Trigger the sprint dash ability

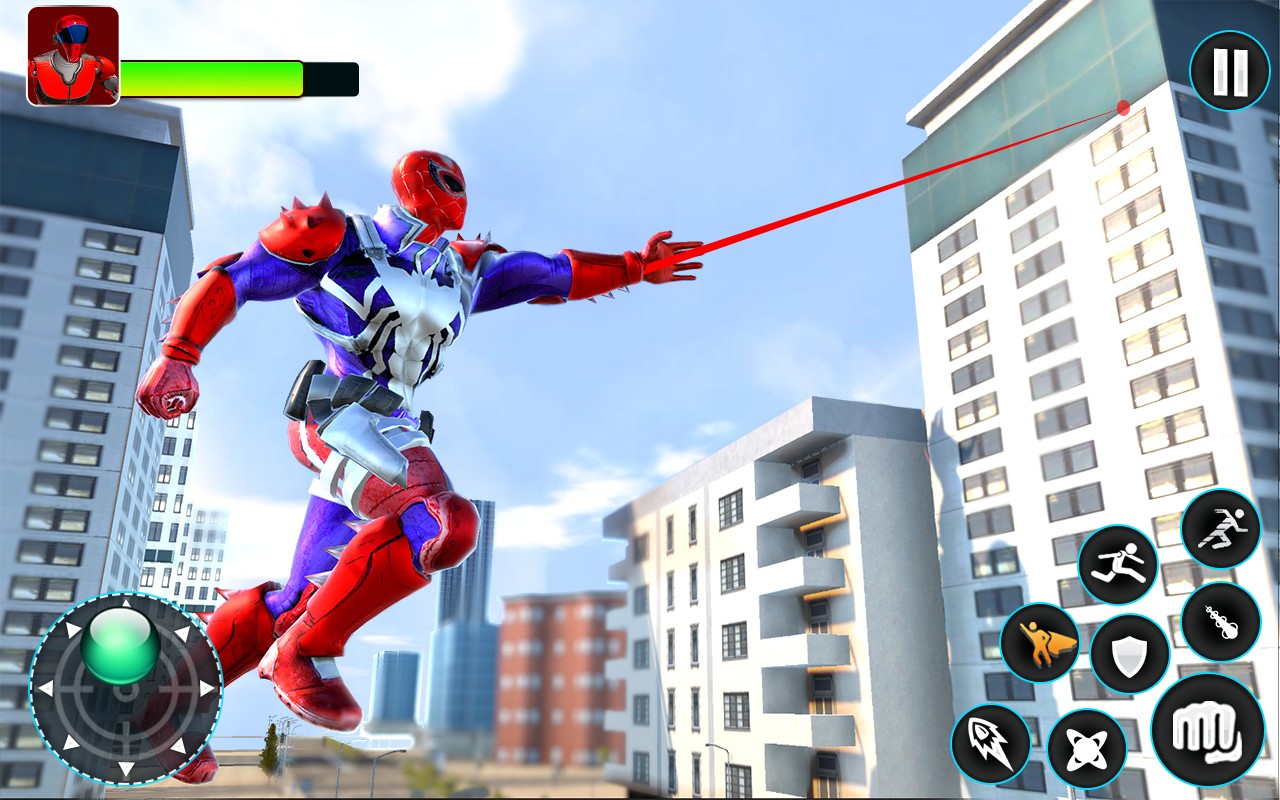coord(1220,529)
